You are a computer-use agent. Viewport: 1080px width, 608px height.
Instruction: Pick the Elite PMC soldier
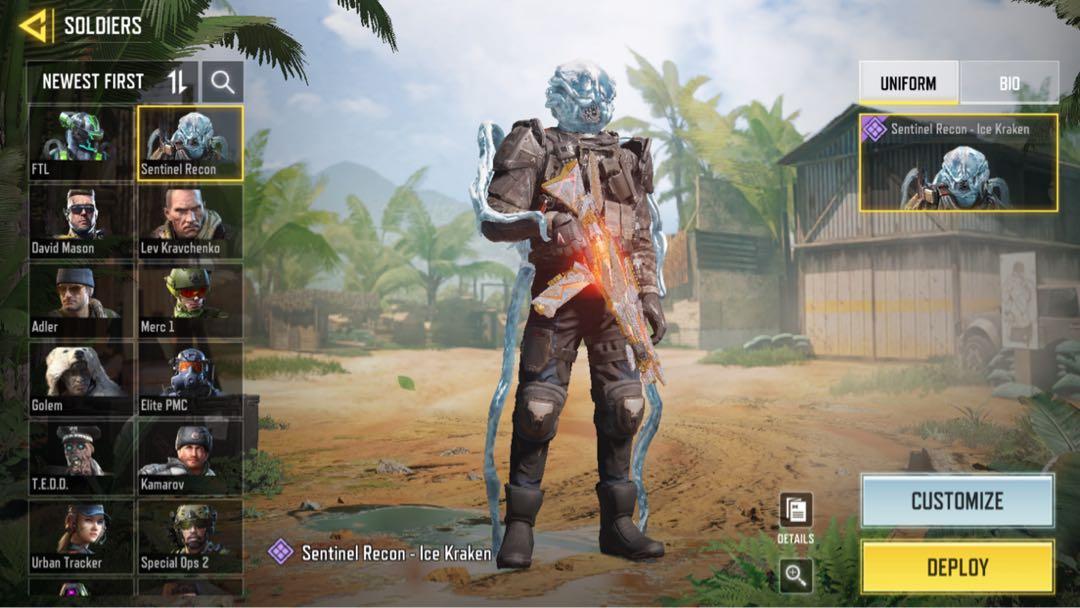190,378
